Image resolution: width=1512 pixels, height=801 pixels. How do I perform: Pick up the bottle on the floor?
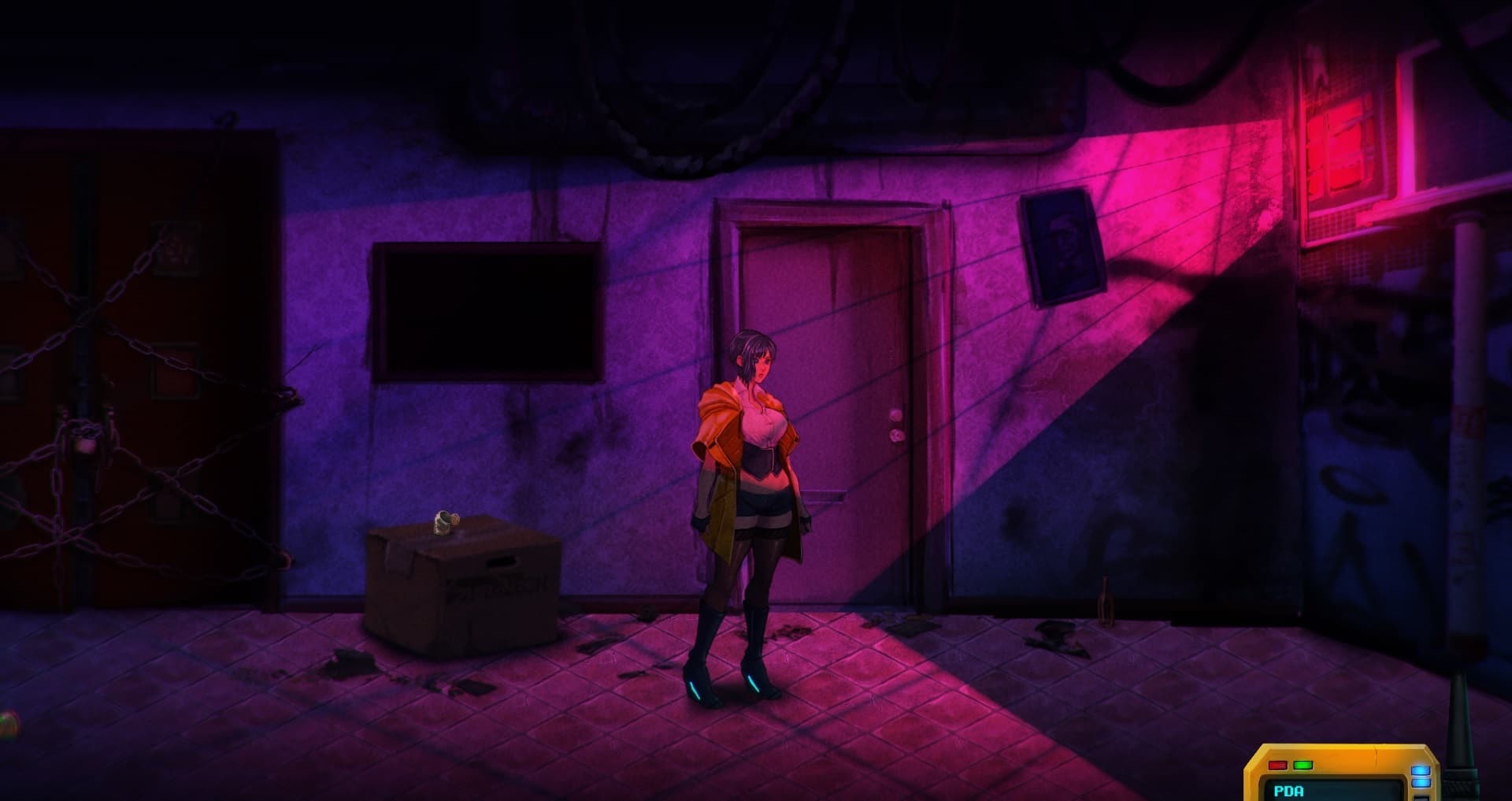[1106, 603]
